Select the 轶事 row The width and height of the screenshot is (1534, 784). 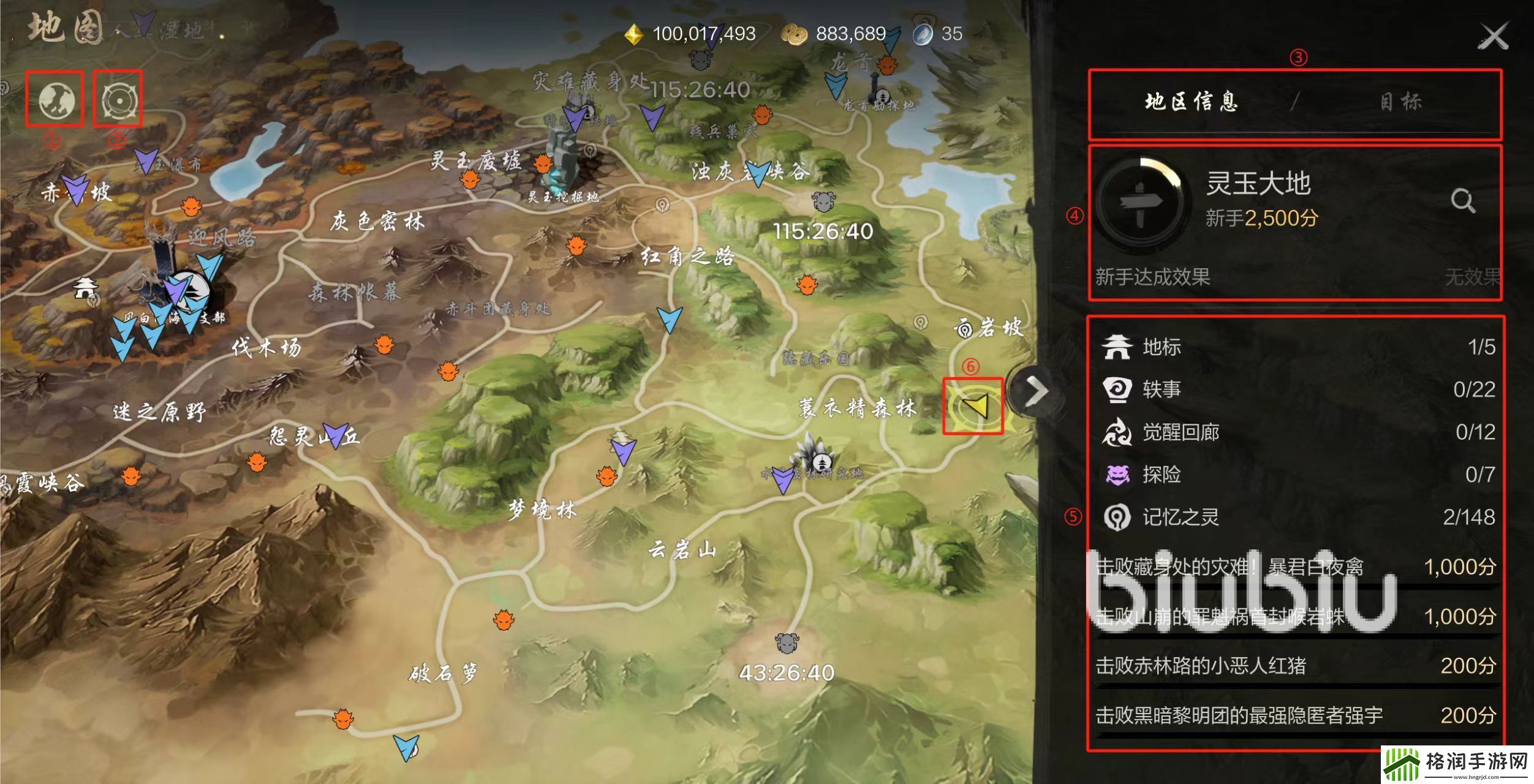tap(1296, 390)
